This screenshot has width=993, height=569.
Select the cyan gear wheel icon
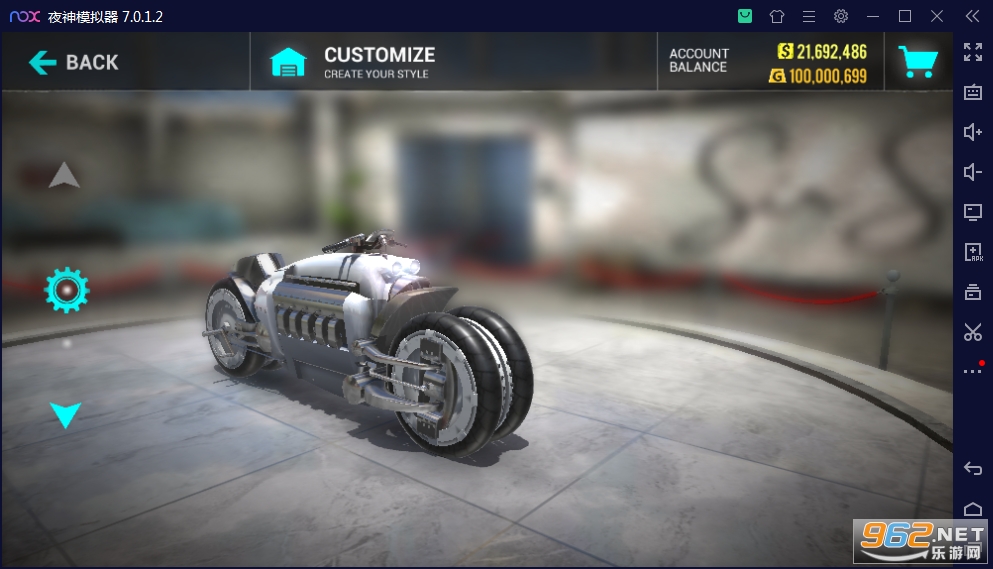click(x=67, y=290)
